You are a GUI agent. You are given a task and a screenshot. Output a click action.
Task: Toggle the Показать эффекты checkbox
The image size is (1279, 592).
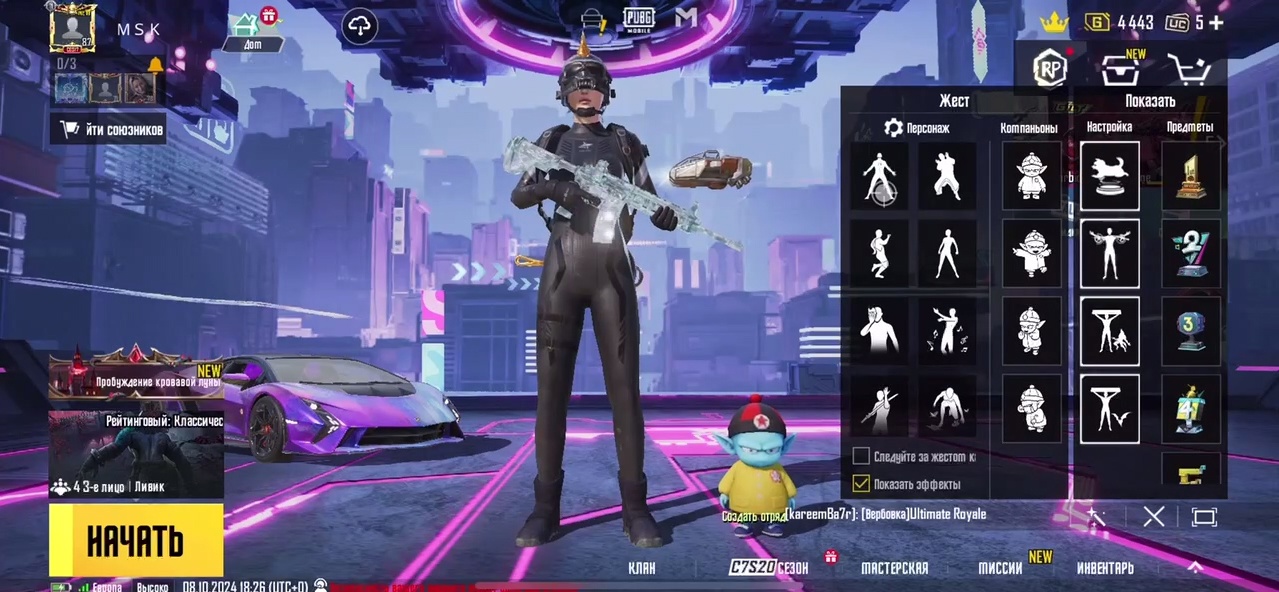[x=861, y=484]
